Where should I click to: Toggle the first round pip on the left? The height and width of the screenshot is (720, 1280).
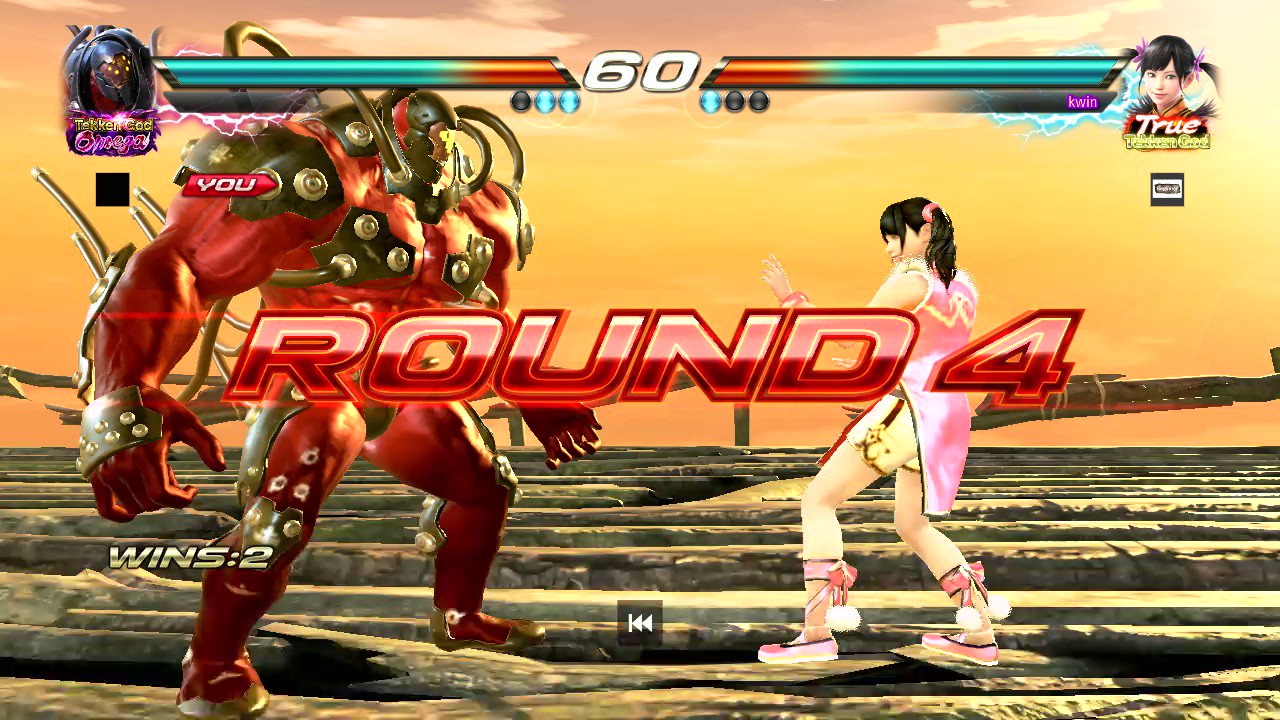pyautogui.click(x=522, y=101)
